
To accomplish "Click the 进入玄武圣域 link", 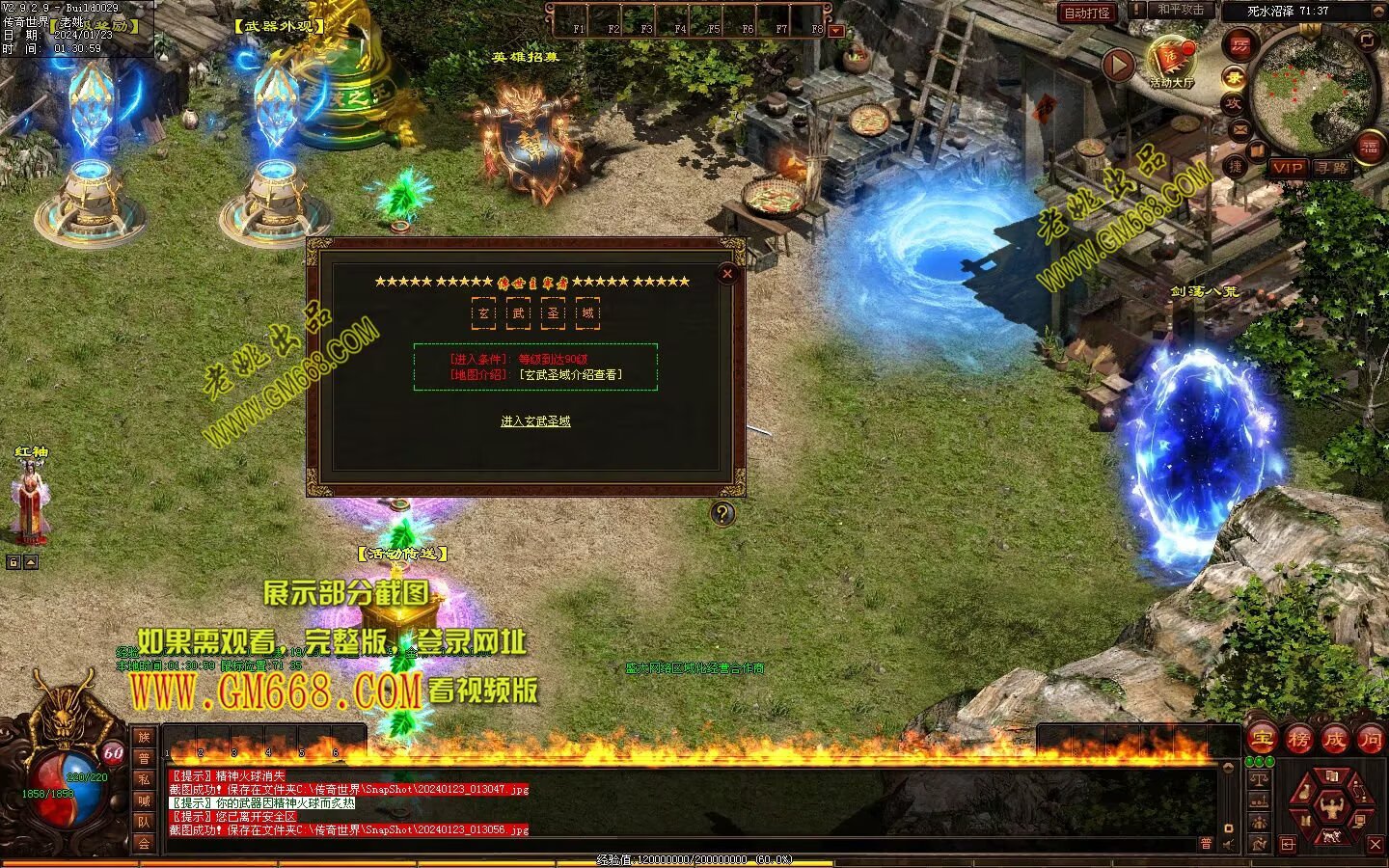I will coord(535,421).
